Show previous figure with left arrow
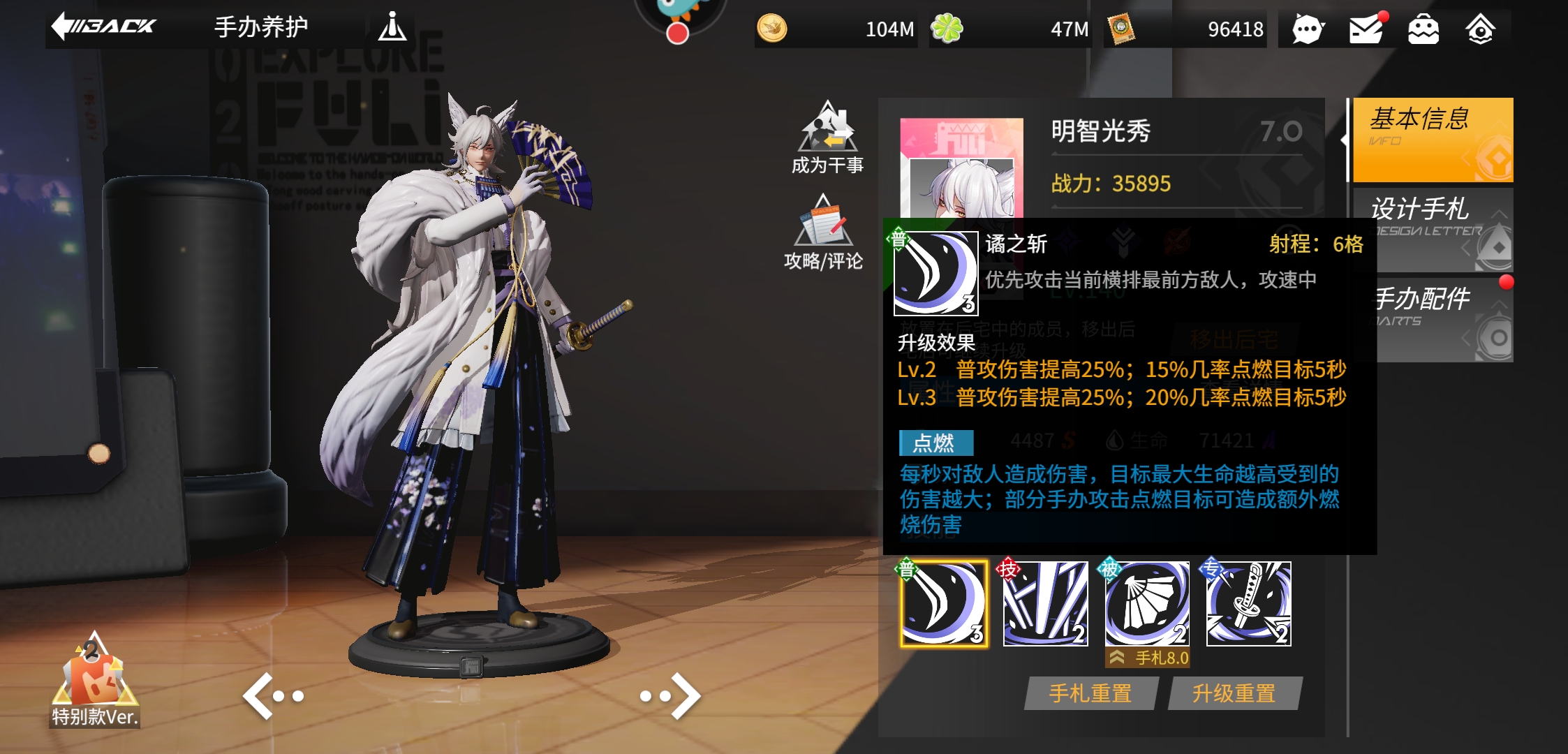Viewport: 1568px width, 754px height. 272,695
